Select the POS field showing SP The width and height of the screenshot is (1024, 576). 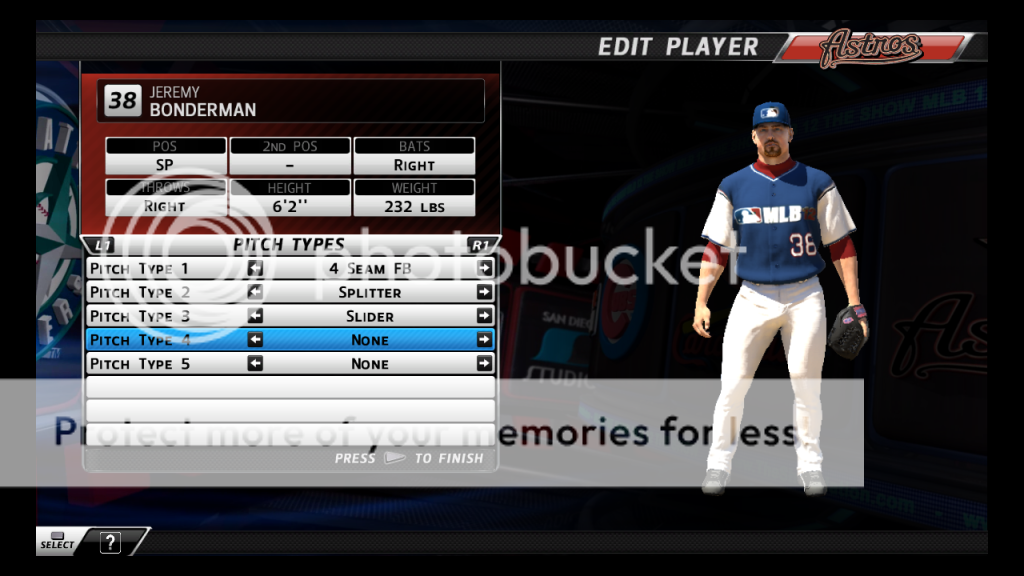[x=165, y=165]
